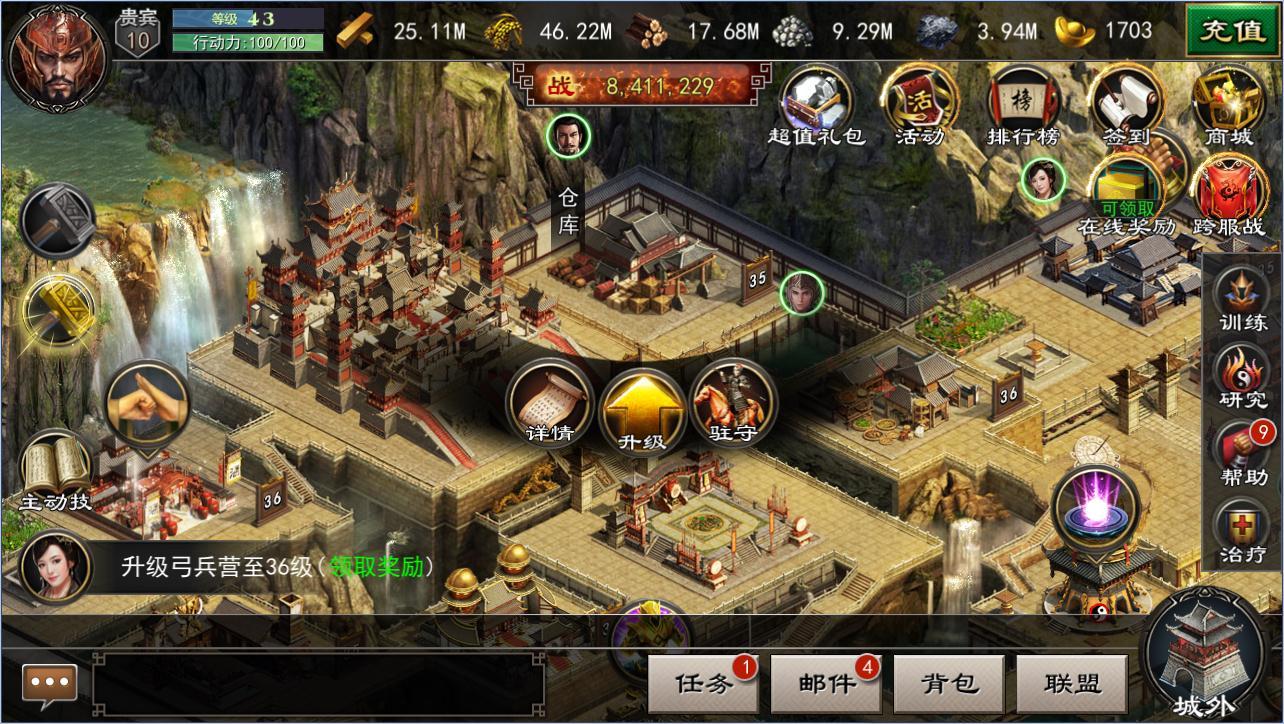The height and width of the screenshot is (724, 1284).
Task: Open the 活动 events menu
Action: click(917, 102)
